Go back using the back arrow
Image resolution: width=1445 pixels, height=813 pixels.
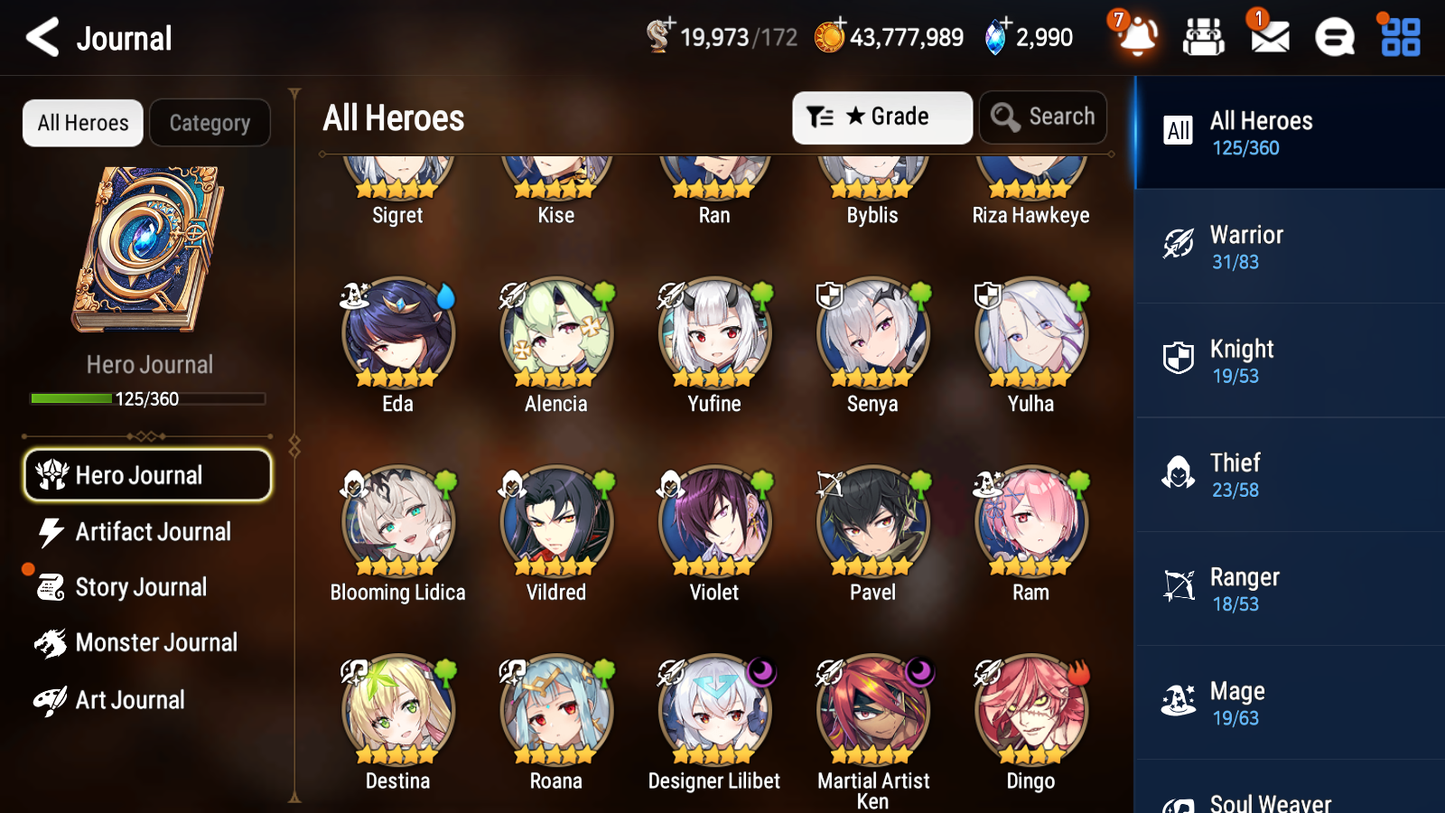[42, 37]
